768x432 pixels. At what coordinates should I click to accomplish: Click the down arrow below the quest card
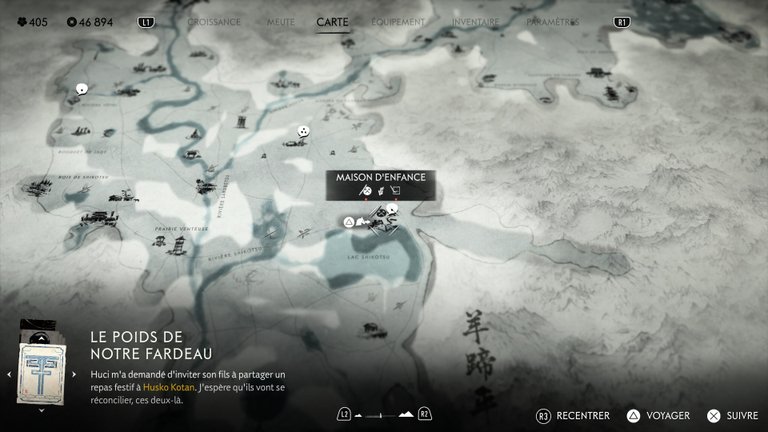tap(41, 409)
